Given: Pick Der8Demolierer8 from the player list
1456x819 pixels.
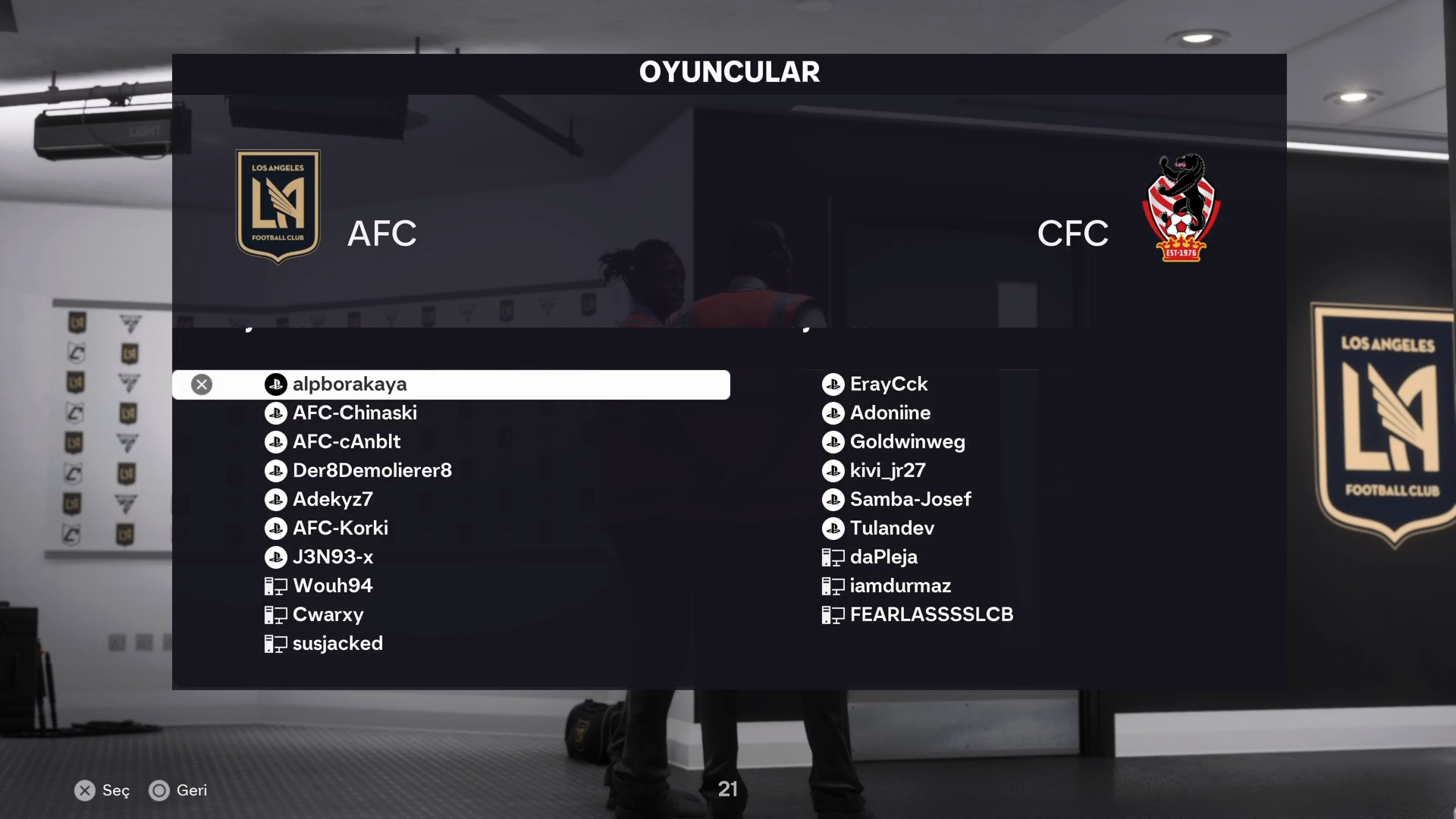Looking at the screenshot, I should pos(372,471).
